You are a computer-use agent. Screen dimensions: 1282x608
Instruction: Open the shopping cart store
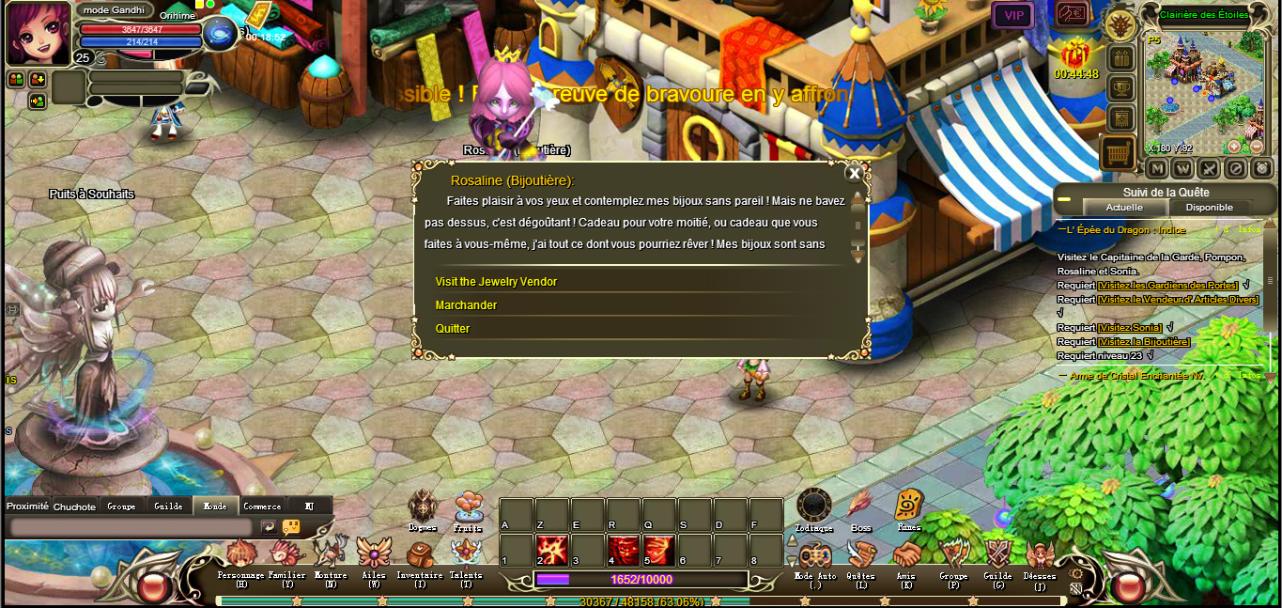tap(1120, 153)
